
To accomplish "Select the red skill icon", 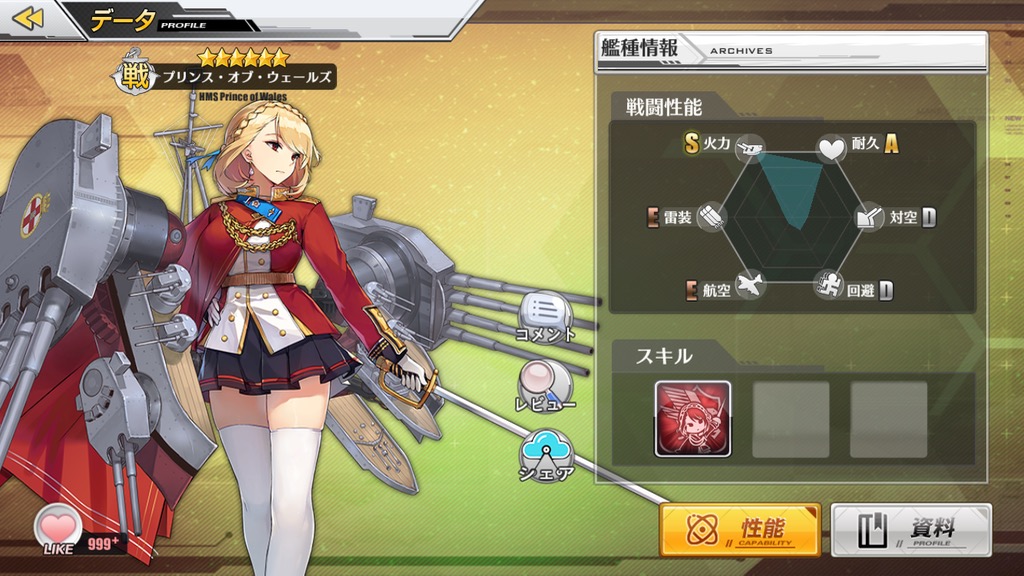I will pyautogui.click(x=693, y=418).
